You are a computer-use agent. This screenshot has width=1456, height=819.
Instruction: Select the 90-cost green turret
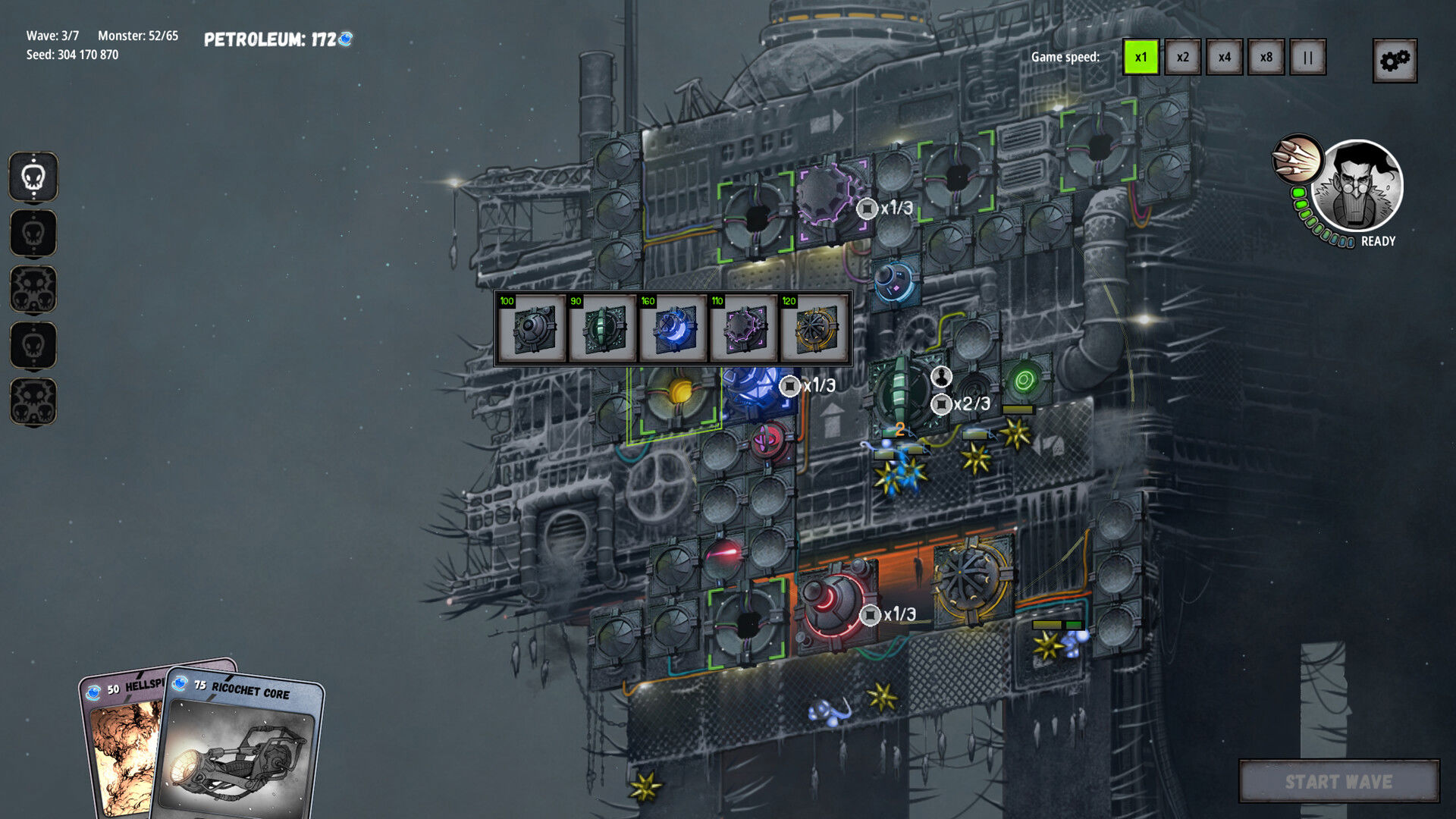click(601, 329)
